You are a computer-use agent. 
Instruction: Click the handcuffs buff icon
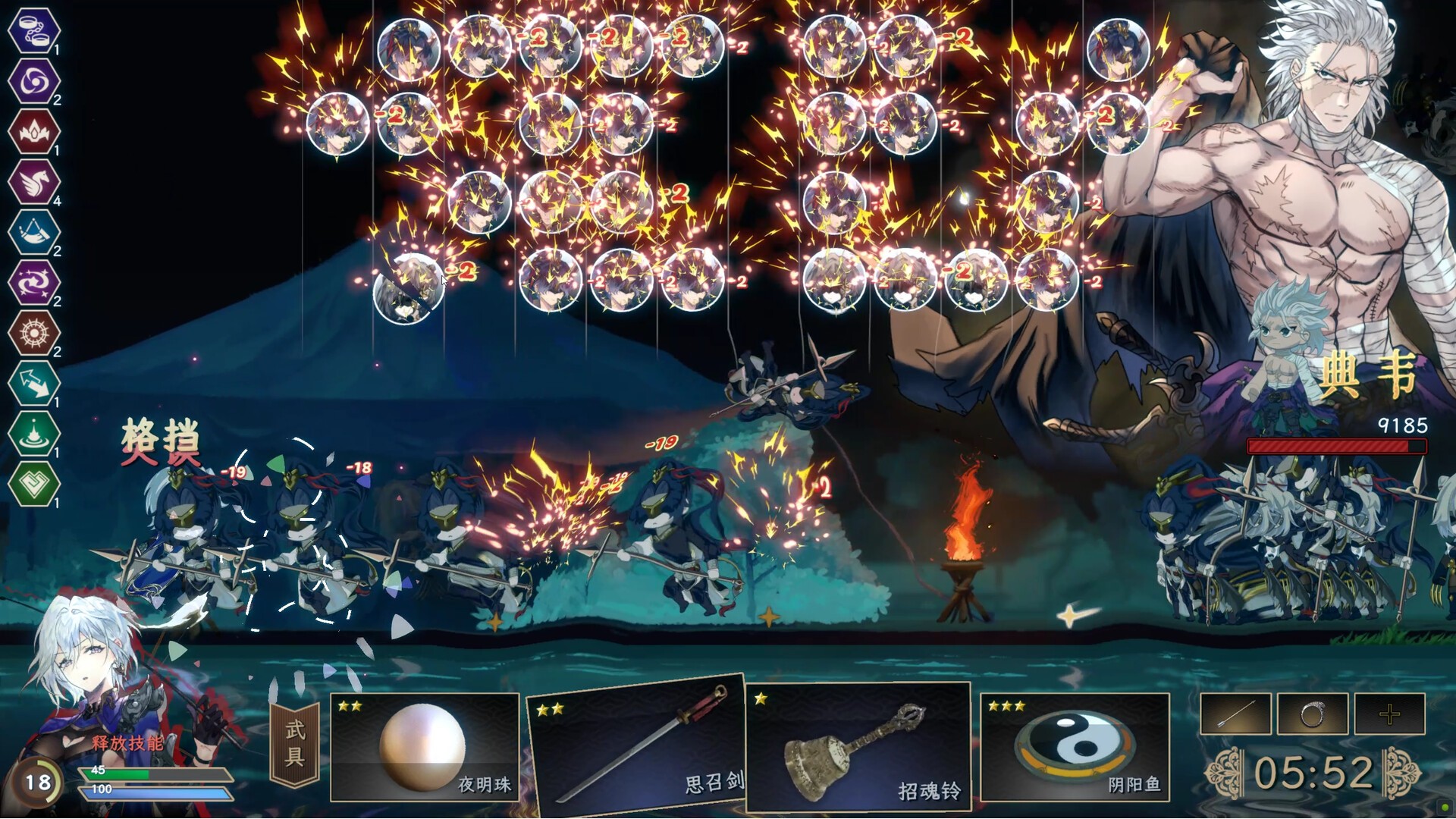34,30
